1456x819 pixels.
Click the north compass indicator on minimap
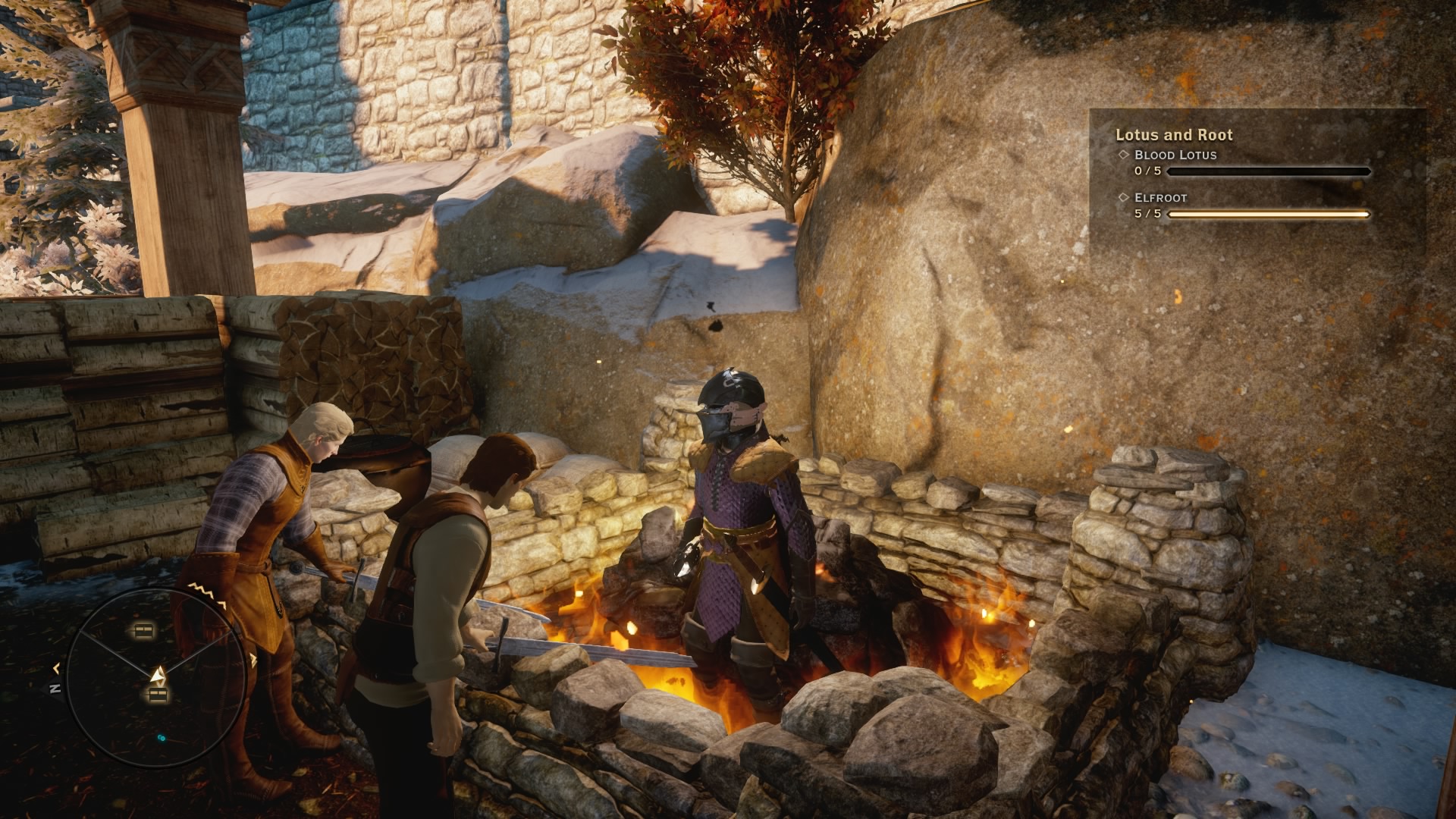pyautogui.click(x=55, y=689)
